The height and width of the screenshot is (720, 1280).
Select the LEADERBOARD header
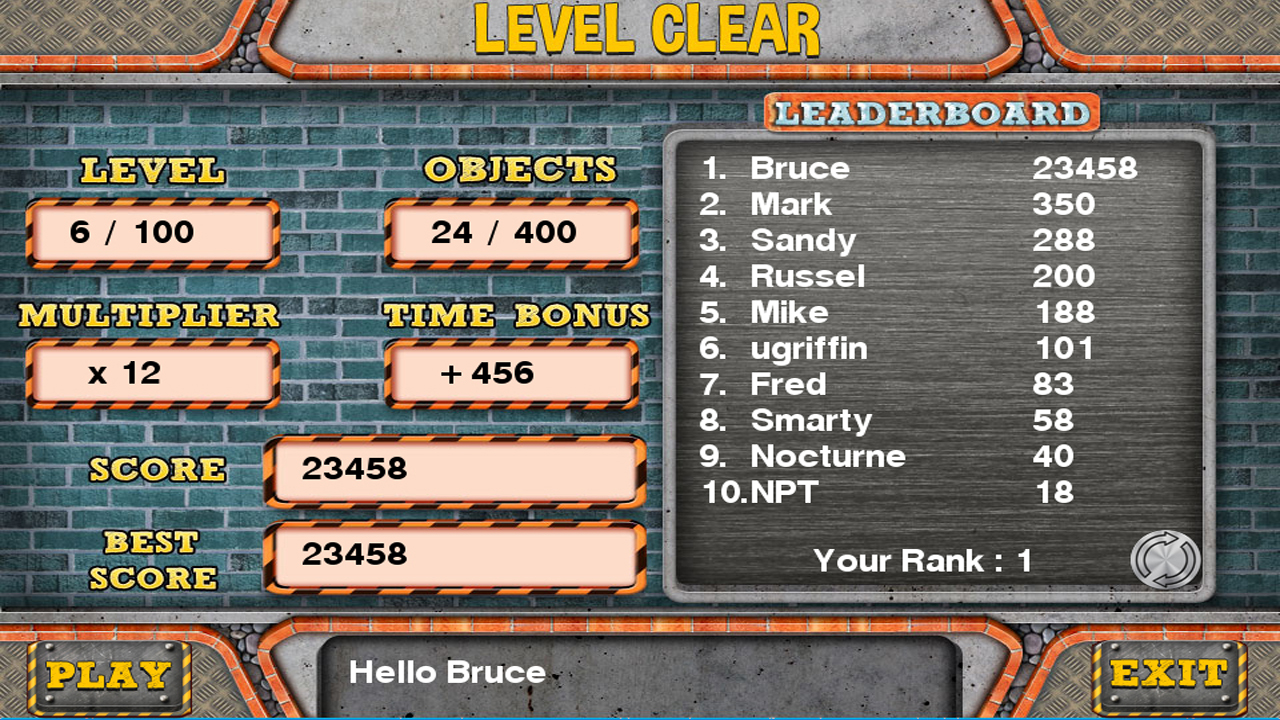pos(930,113)
